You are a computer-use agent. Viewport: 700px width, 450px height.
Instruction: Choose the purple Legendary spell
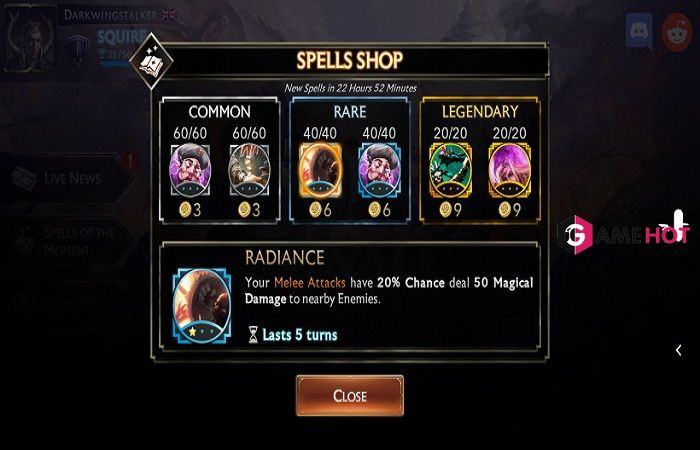click(x=507, y=166)
